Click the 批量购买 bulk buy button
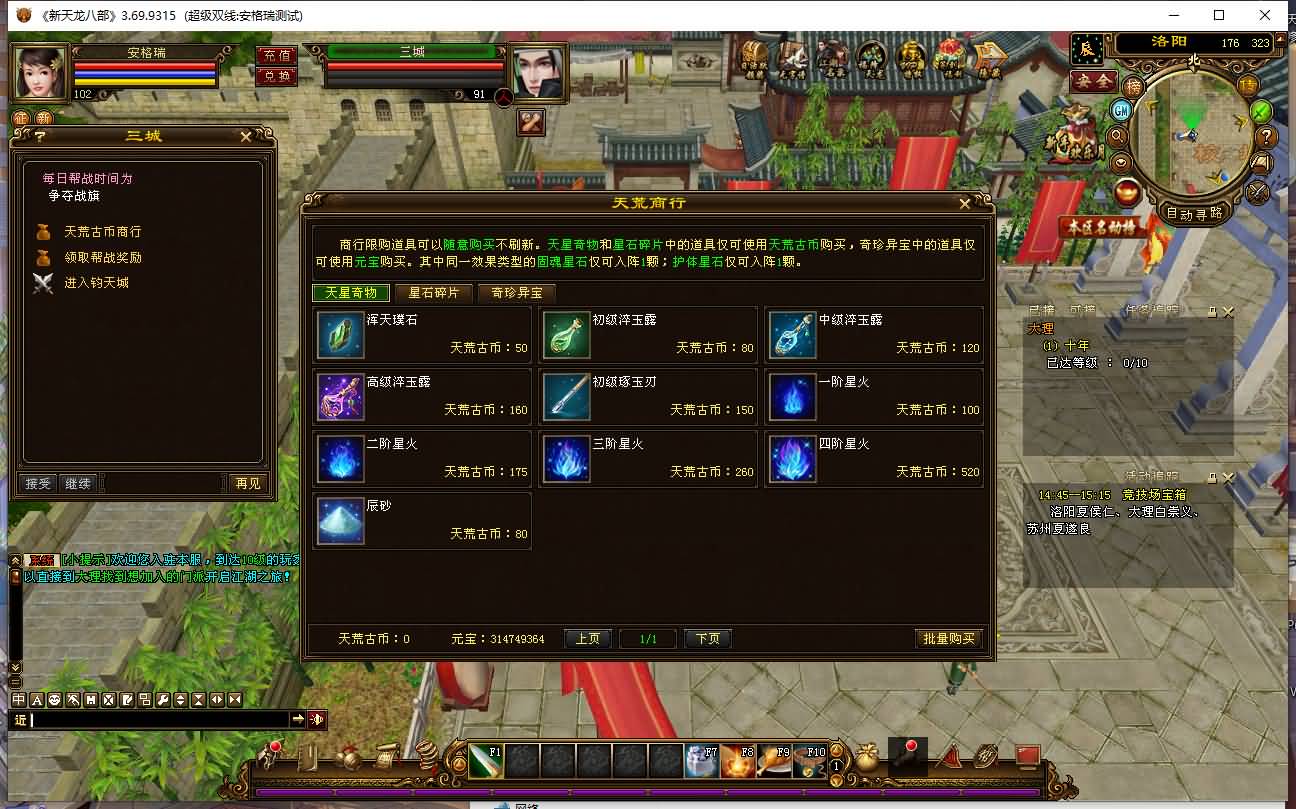Viewport: 1296px width, 809px height. 949,638
